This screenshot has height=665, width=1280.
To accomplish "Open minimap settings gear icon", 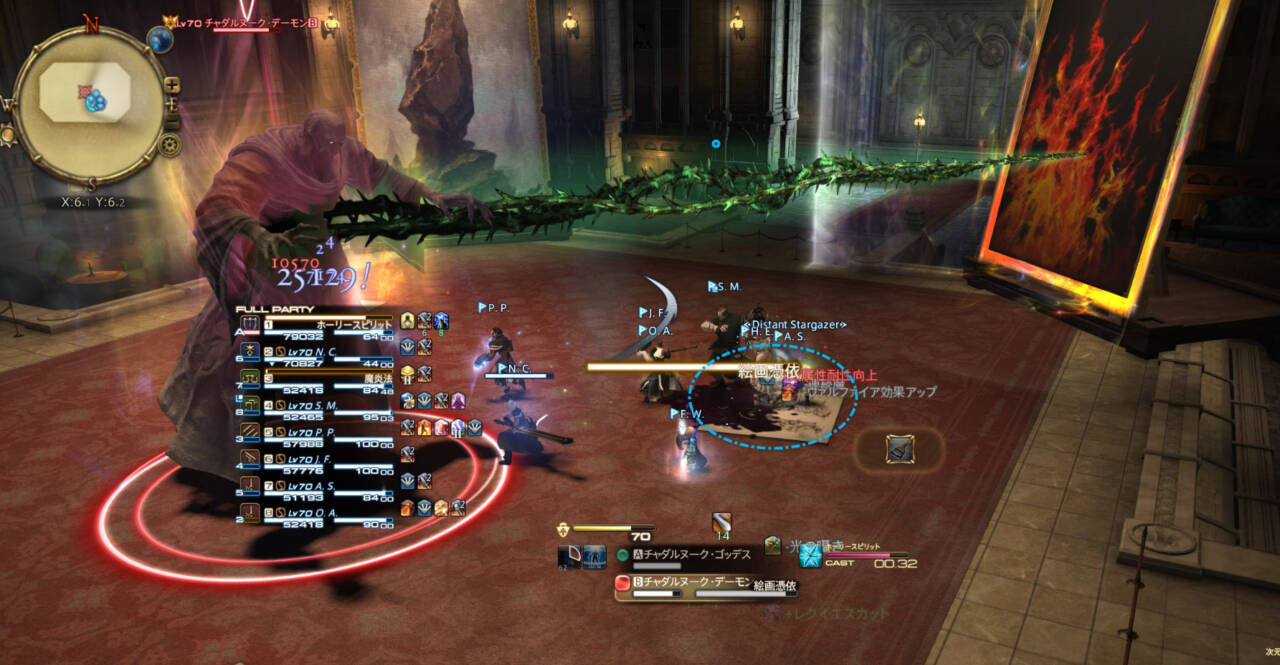I will coord(170,145).
